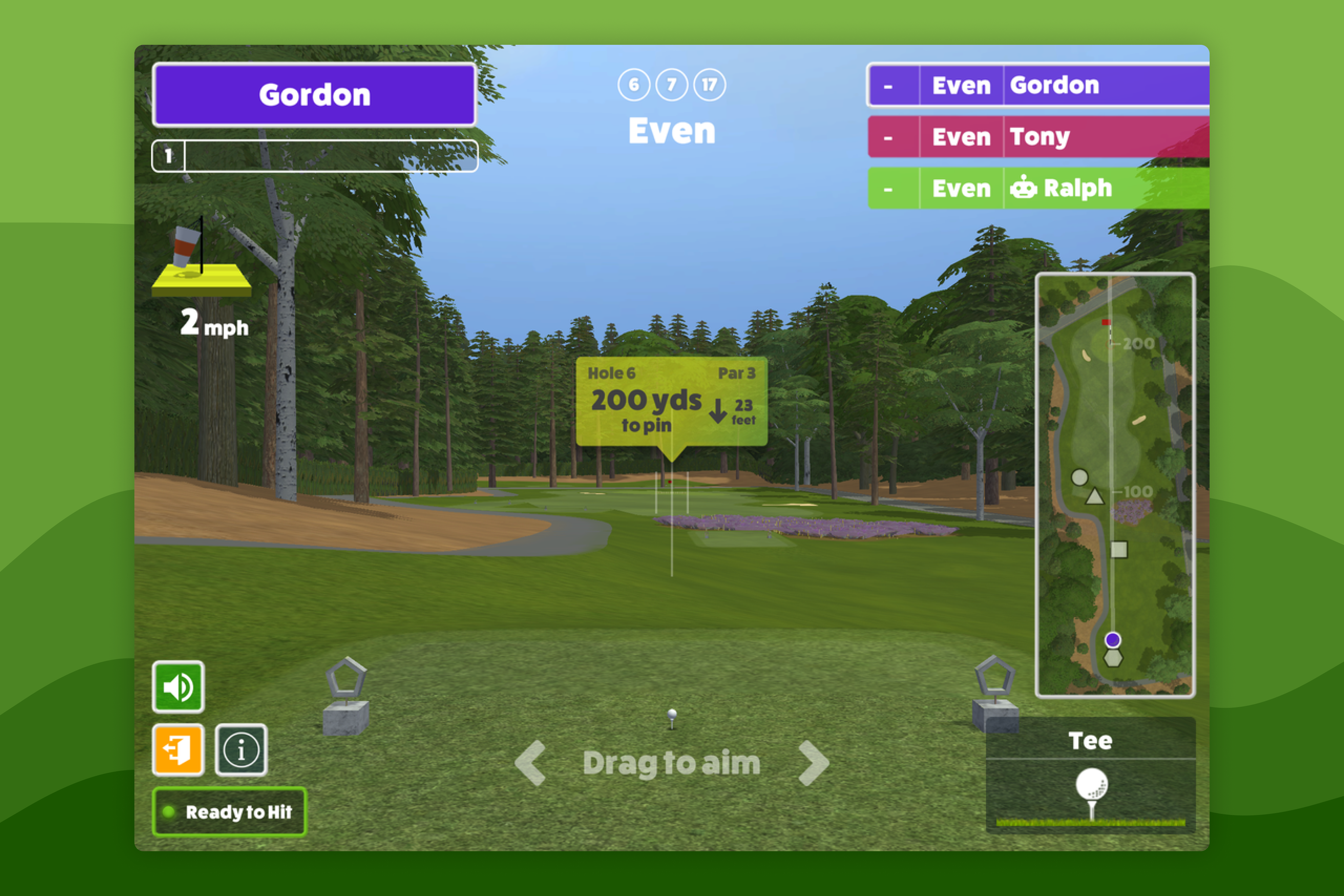1344x896 pixels.
Task: Select the Tee lie panel
Action: point(1090,775)
